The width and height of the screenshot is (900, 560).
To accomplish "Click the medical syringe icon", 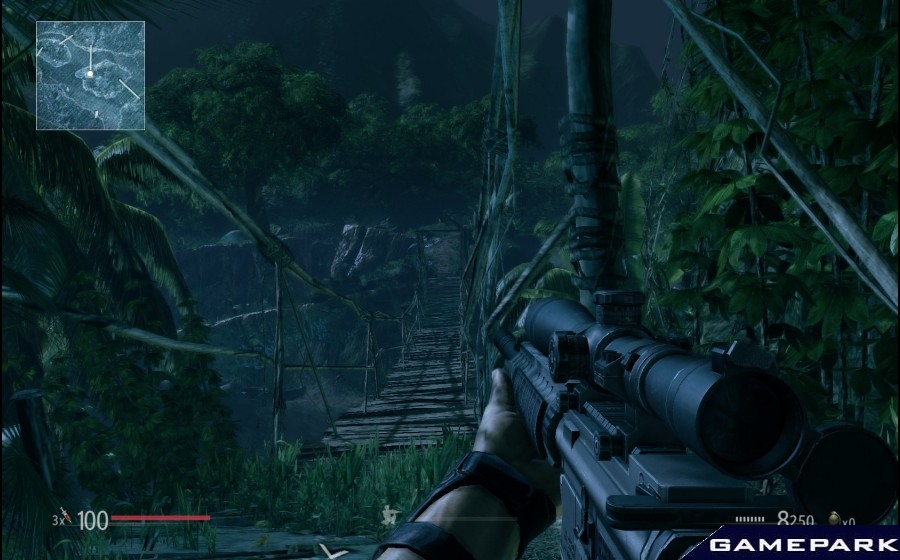I will coord(66,519).
